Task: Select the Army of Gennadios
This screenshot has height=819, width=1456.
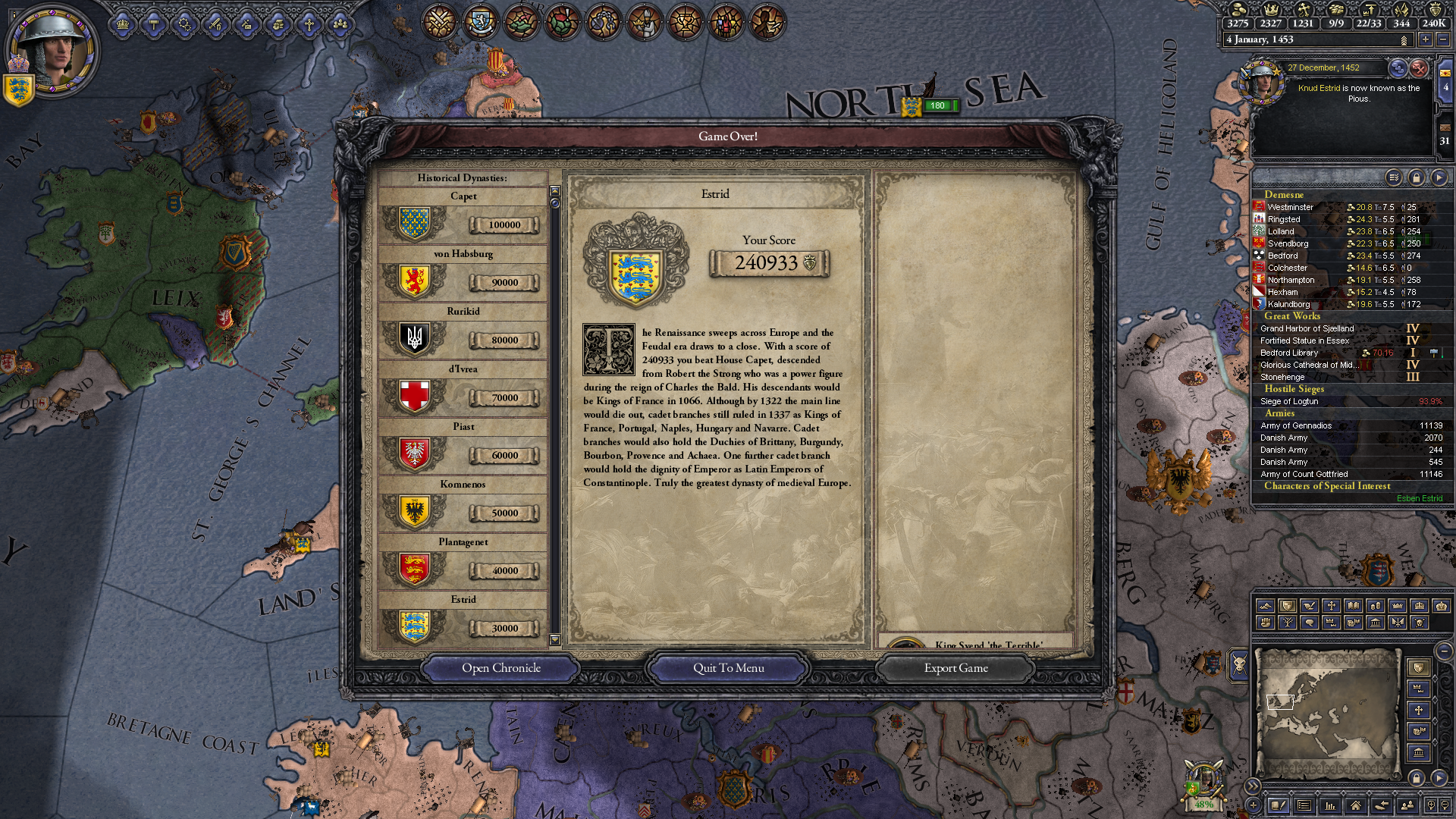Action: tap(1295, 425)
